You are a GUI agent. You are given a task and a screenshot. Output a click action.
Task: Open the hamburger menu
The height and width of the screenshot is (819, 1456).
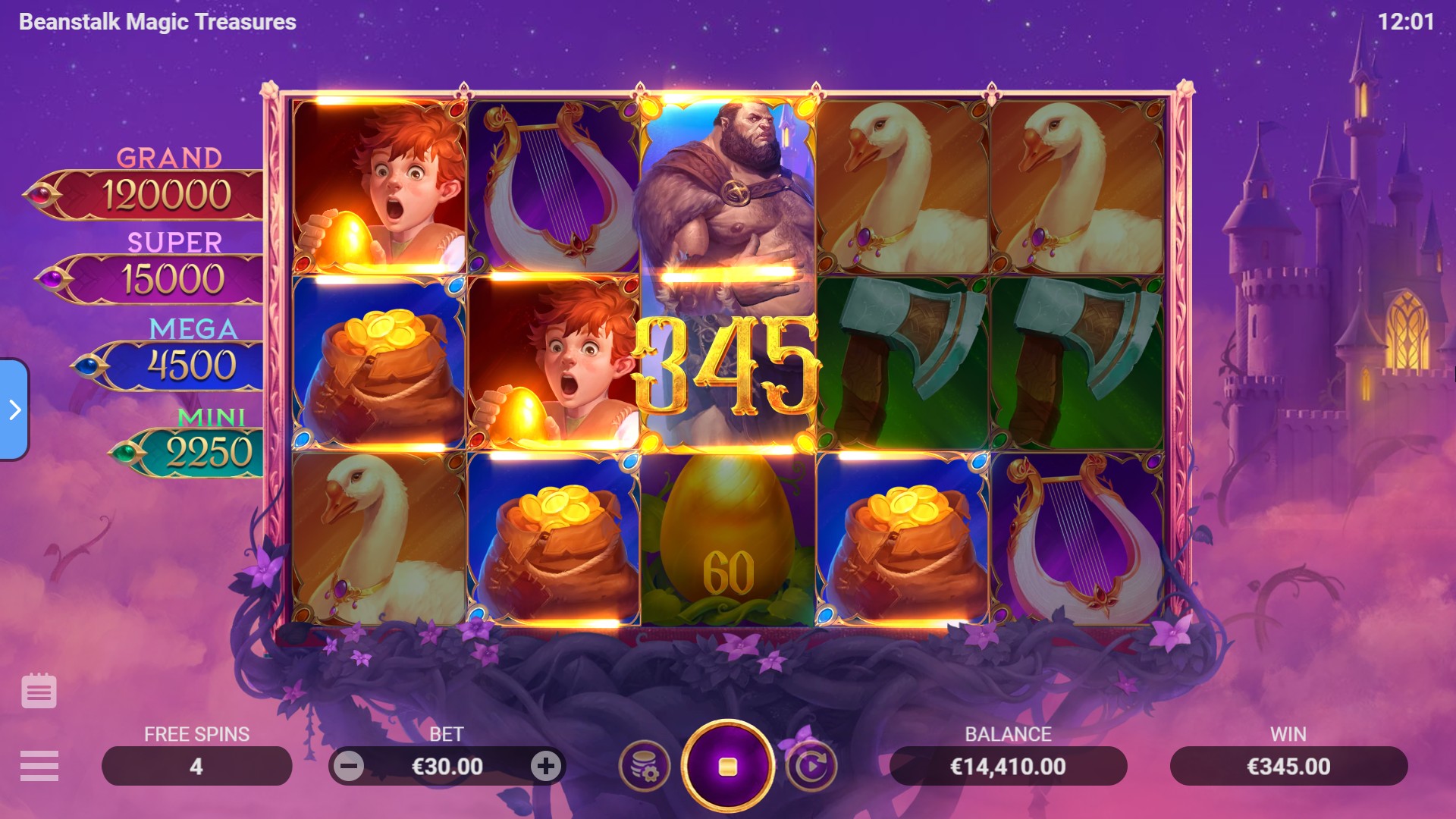pyautogui.click(x=39, y=766)
